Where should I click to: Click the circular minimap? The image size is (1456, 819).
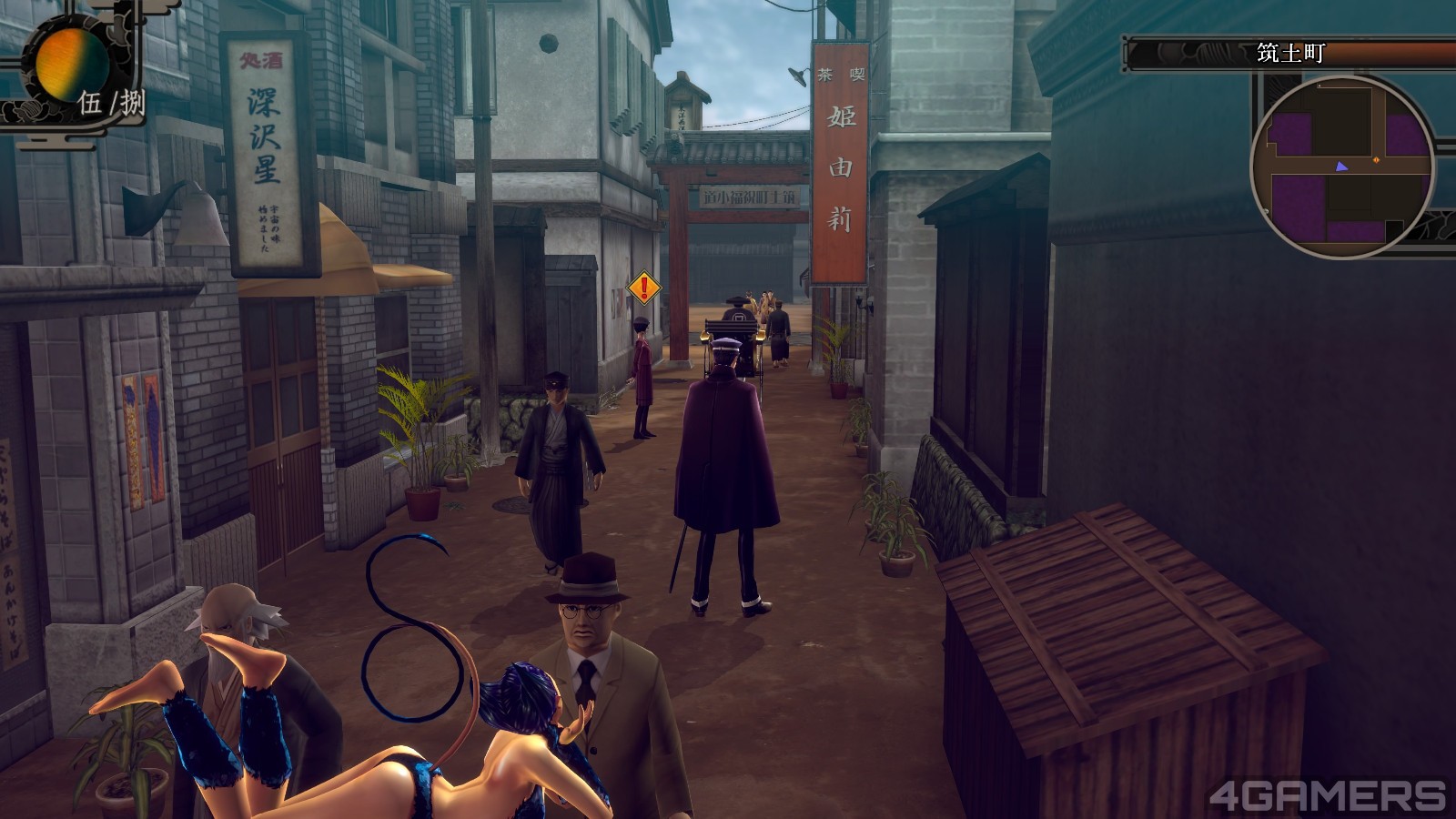pyautogui.click(x=1342, y=167)
